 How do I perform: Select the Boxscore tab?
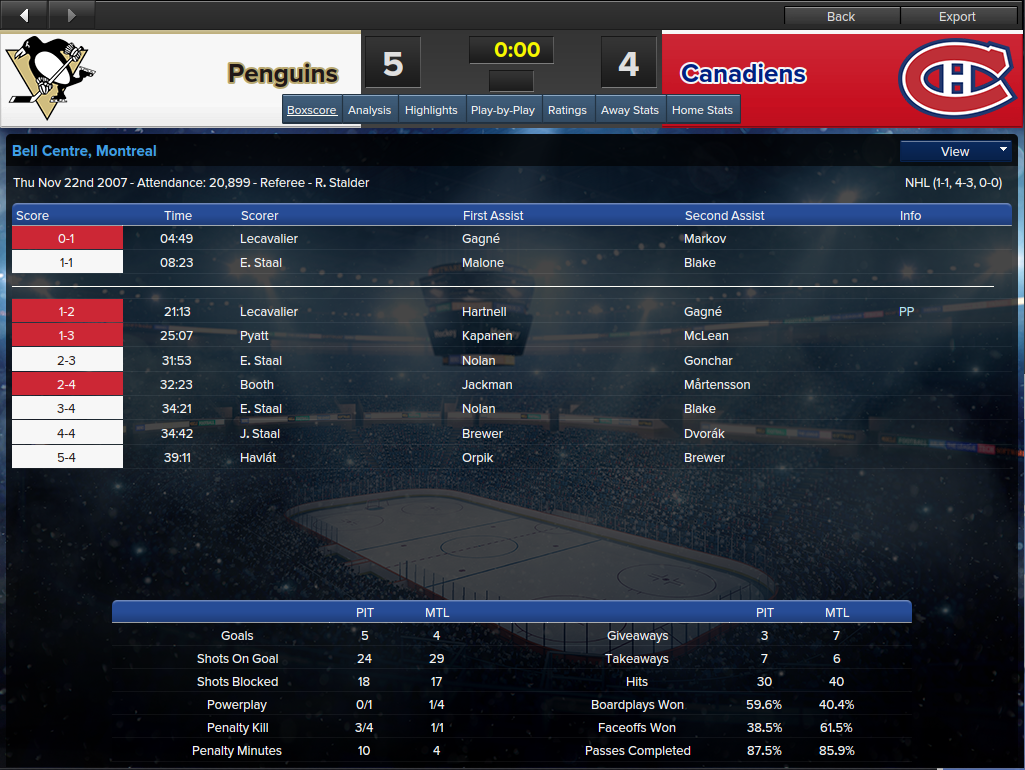[312, 110]
